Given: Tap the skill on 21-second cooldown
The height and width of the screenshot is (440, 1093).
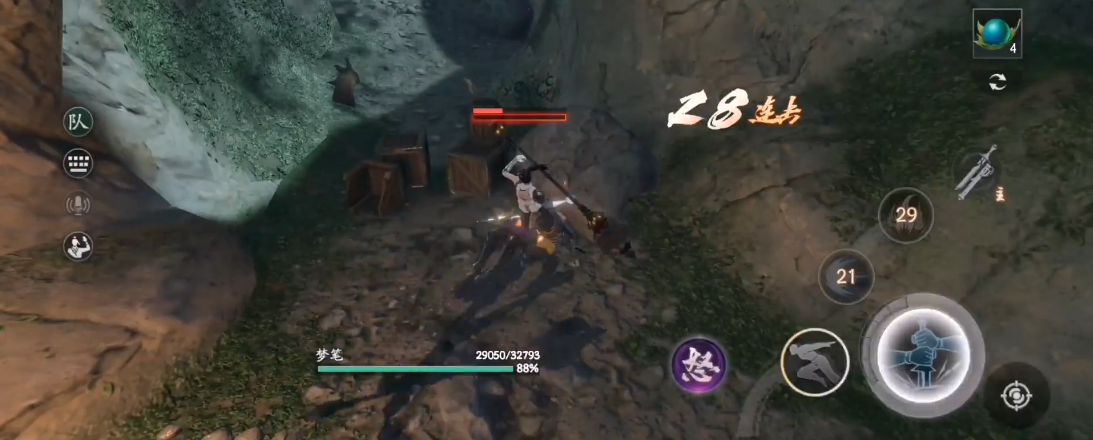Looking at the screenshot, I should pyautogui.click(x=846, y=276).
